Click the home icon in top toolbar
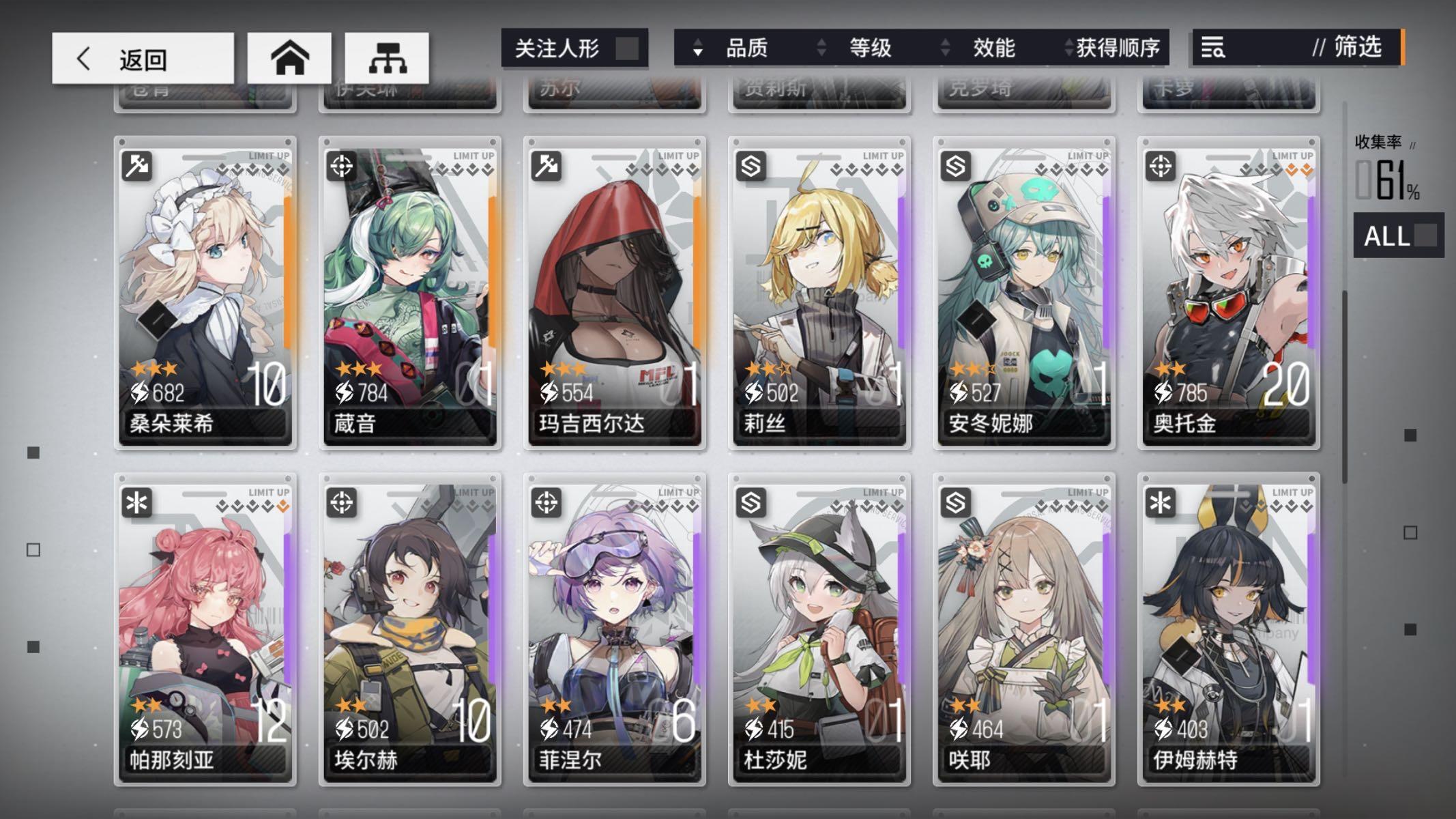 (289, 58)
